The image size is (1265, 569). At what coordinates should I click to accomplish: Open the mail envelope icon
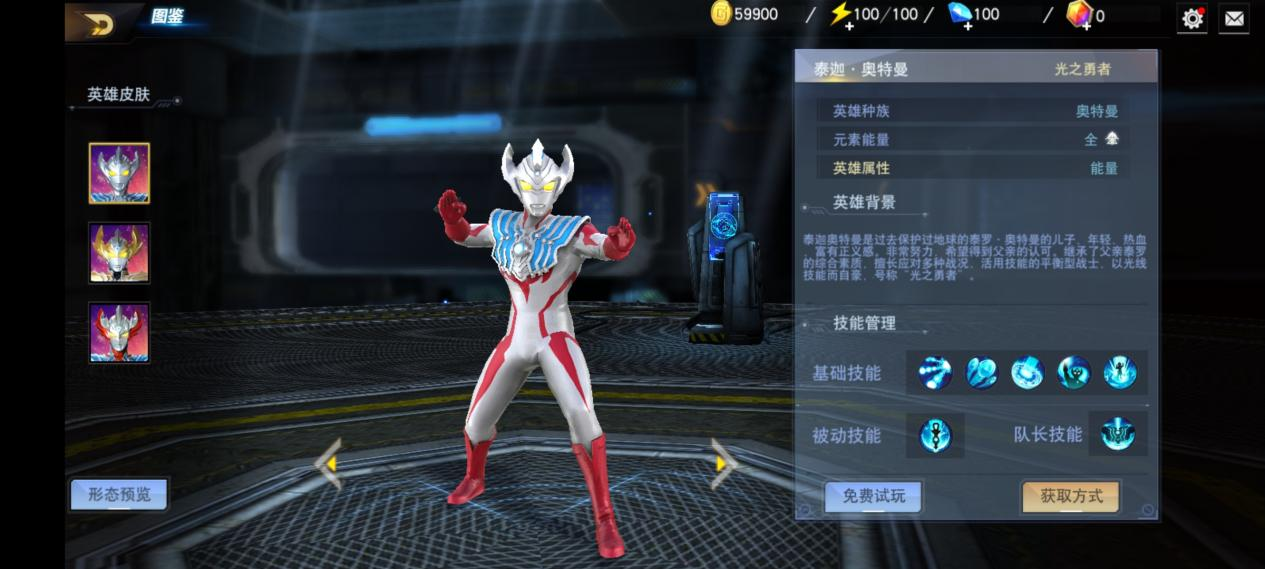(x=1234, y=18)
